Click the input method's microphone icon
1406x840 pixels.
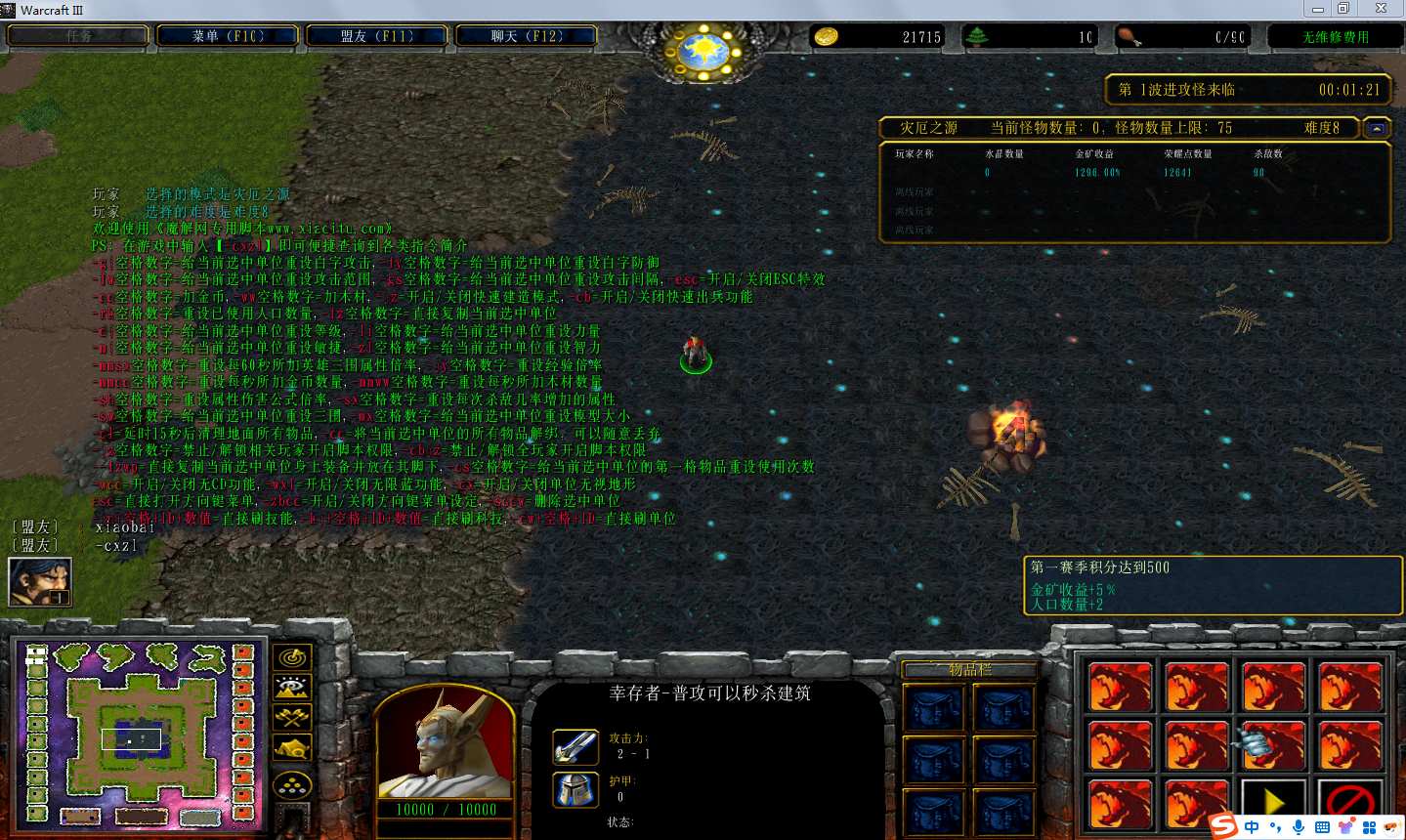pos(1299,827)
